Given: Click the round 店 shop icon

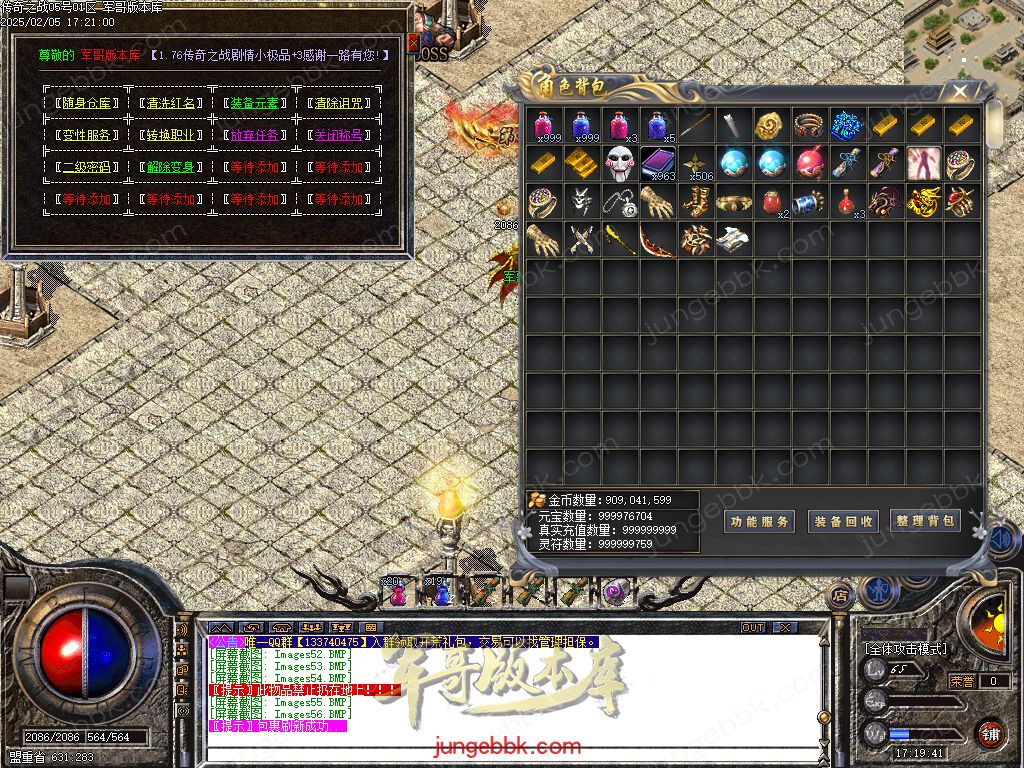Looking at the screenshot, I should coord(841,595).
